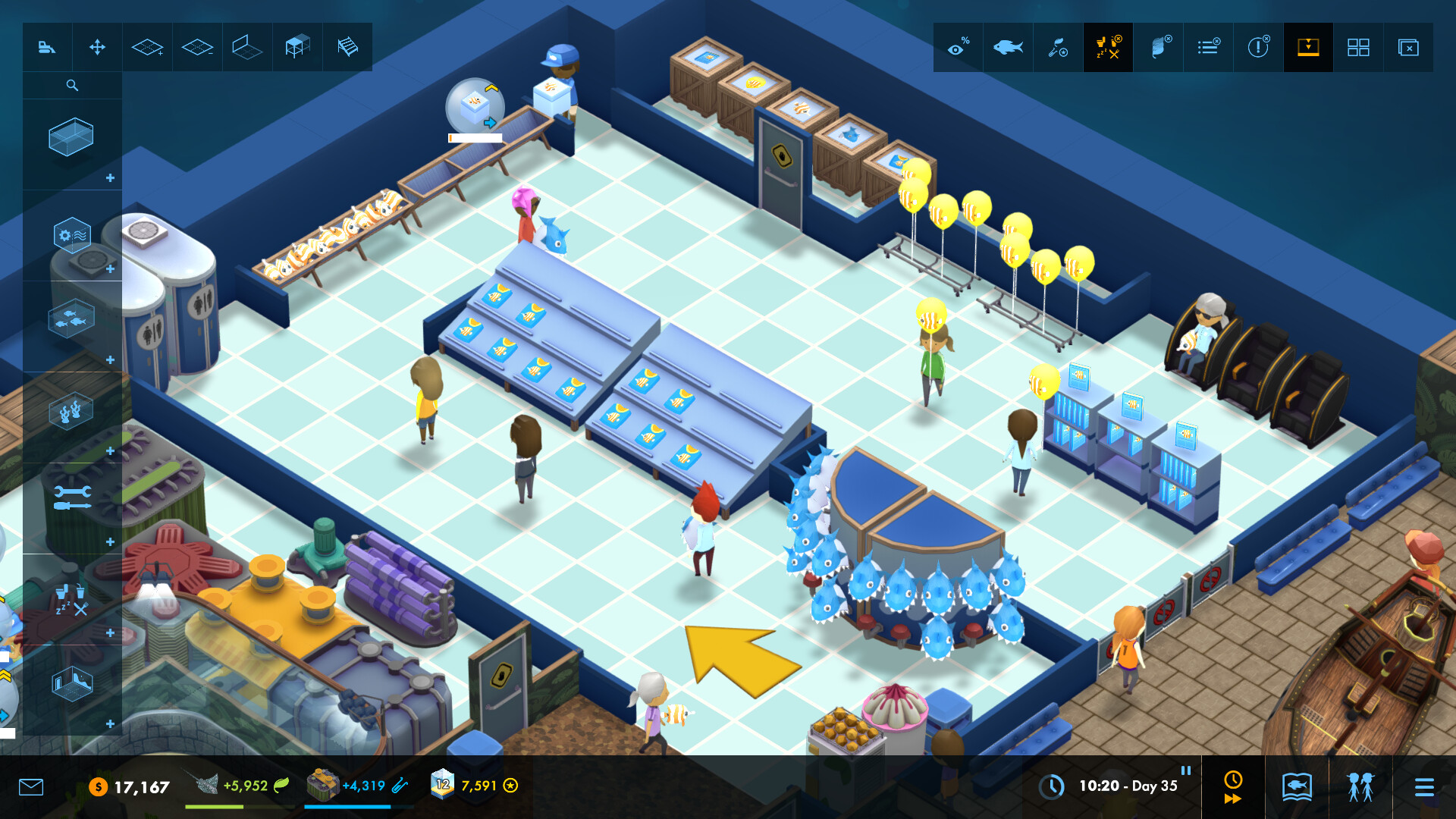This screenshot has width=1456, height=819.
Task: Open the coral decorations category
Action: 72,413
